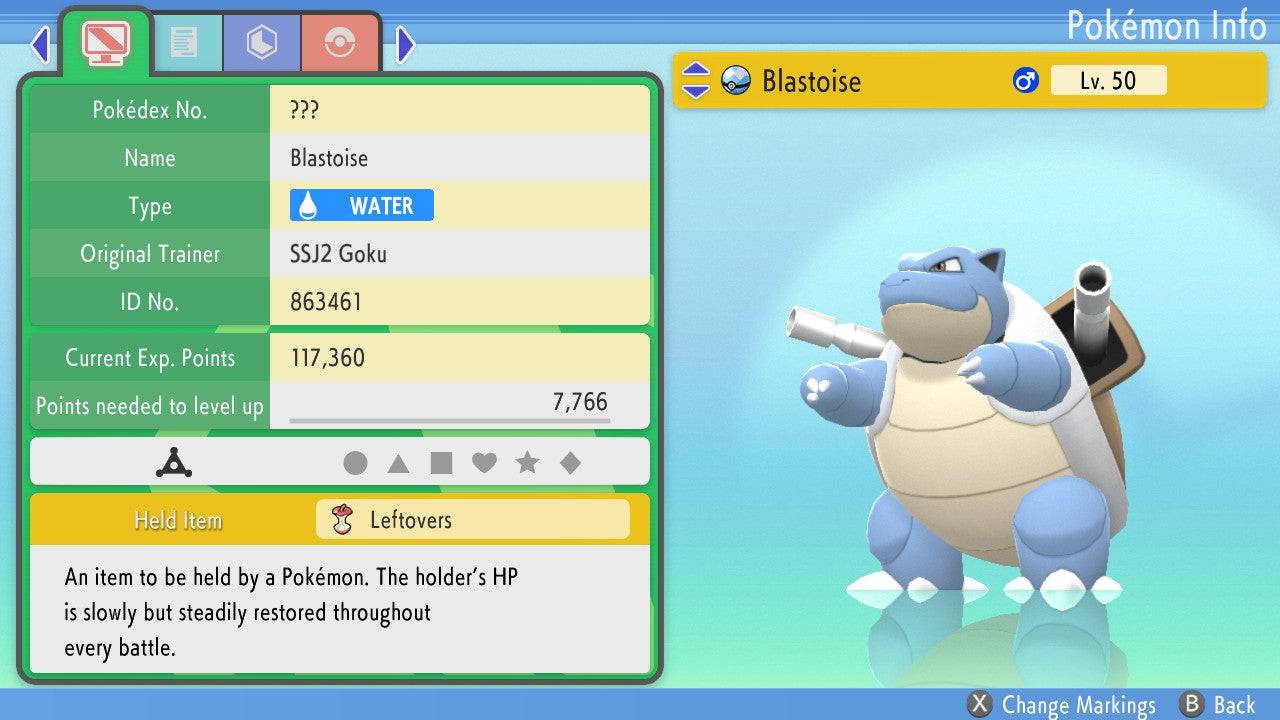This screenshot has height=720, width=1280.
Task: Cycle Pokémon with the up-down arrows beside Blastoise
Action: (x=696, y=81)
